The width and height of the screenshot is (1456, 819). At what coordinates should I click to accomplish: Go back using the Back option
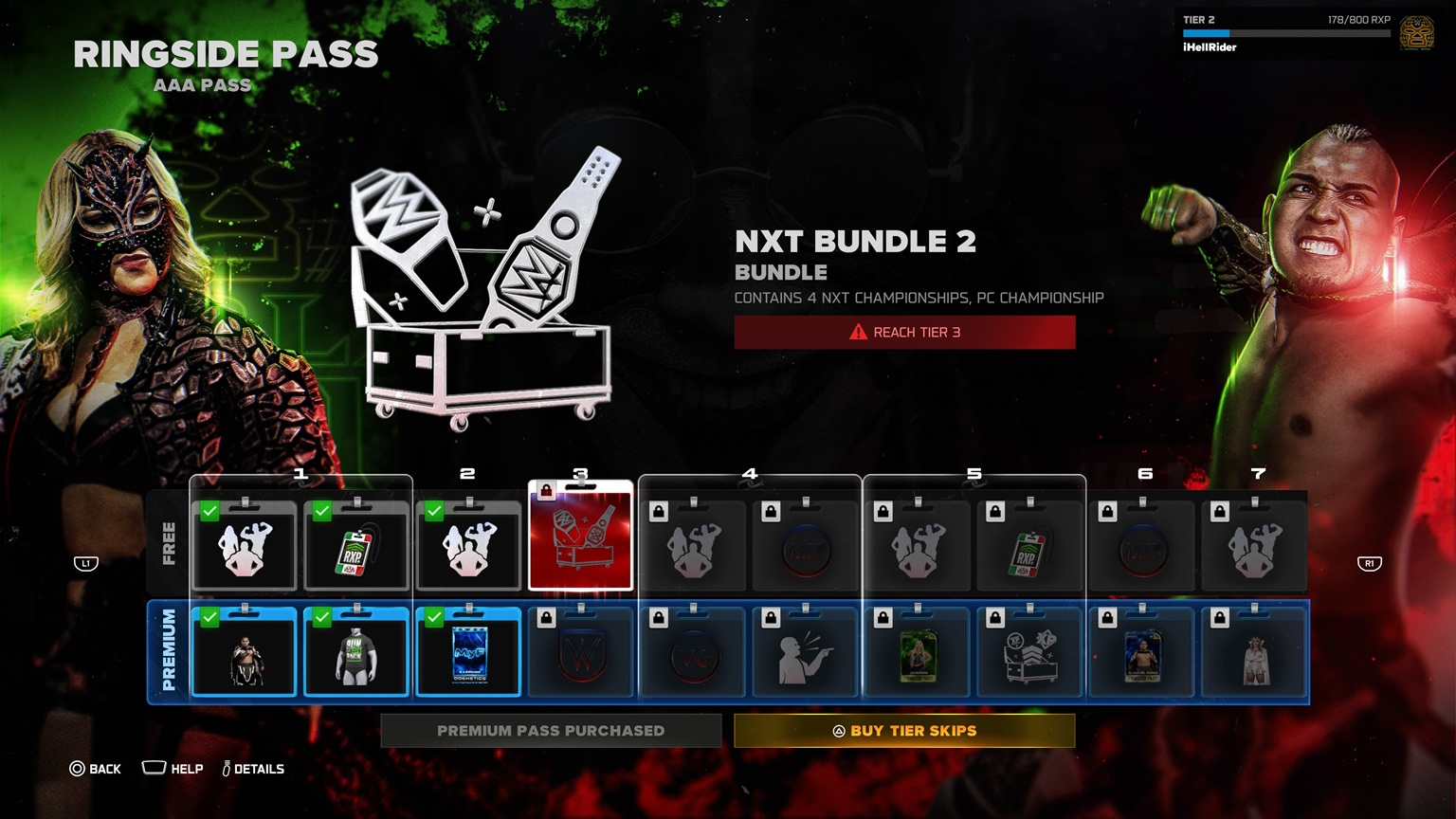[95, 769]
